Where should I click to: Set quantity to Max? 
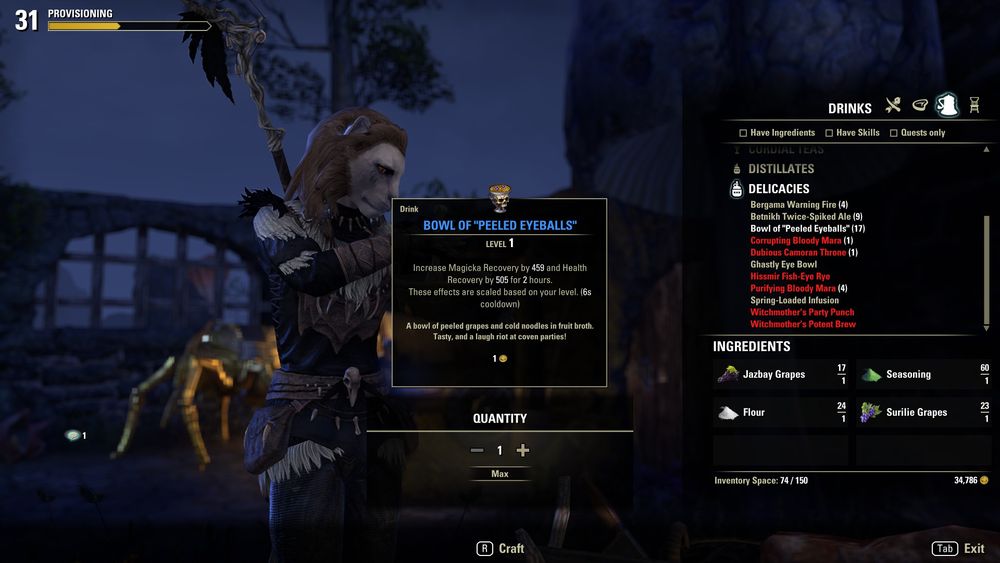[x=500, y=474]
